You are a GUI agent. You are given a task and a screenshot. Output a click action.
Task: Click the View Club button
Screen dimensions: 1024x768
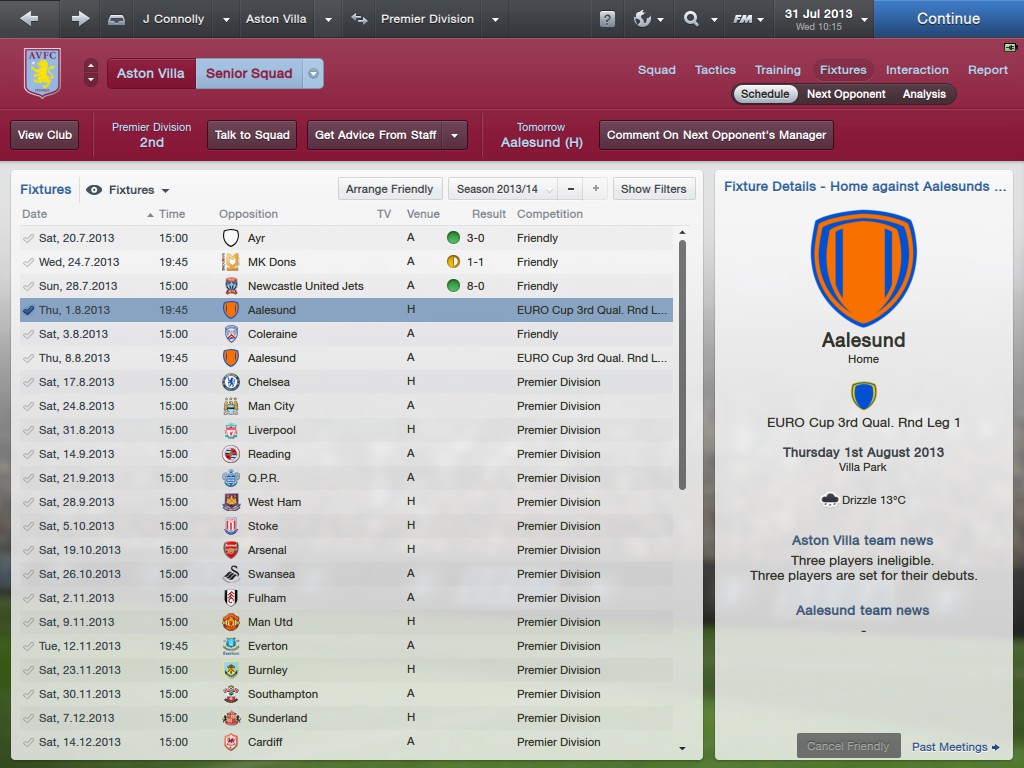(x=45, y=135)
